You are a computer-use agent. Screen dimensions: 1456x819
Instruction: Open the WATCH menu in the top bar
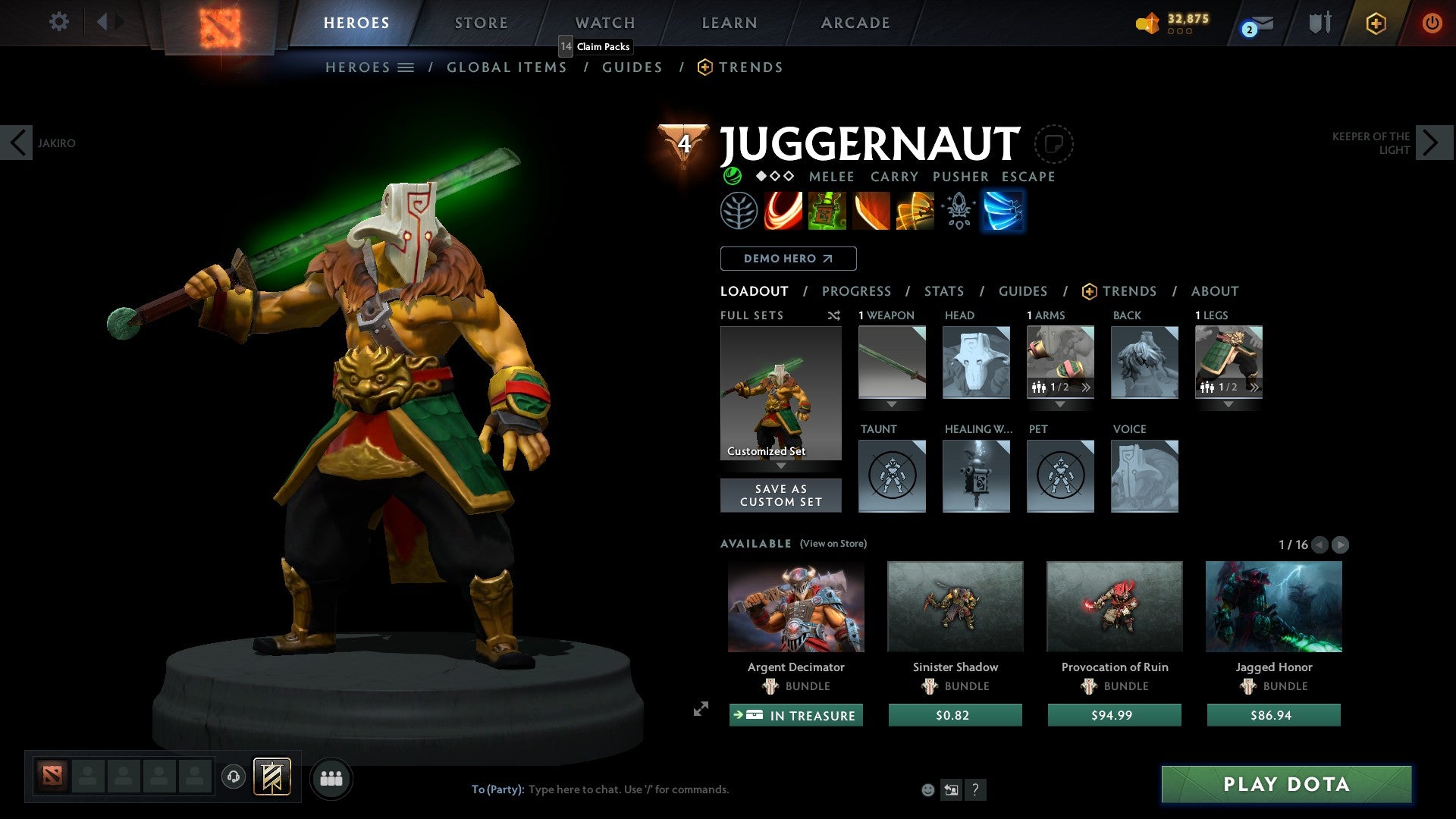pyautogui.click(x=604, y=23)
